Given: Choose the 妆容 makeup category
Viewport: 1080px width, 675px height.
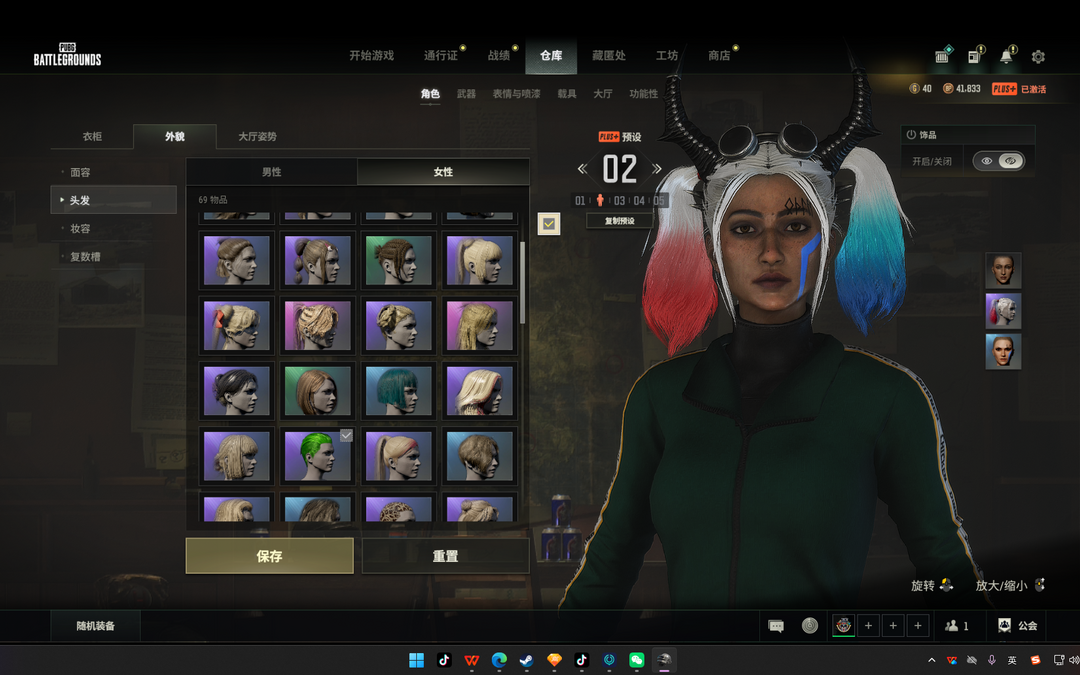Looking at the screenshot, I should [81, 229].
